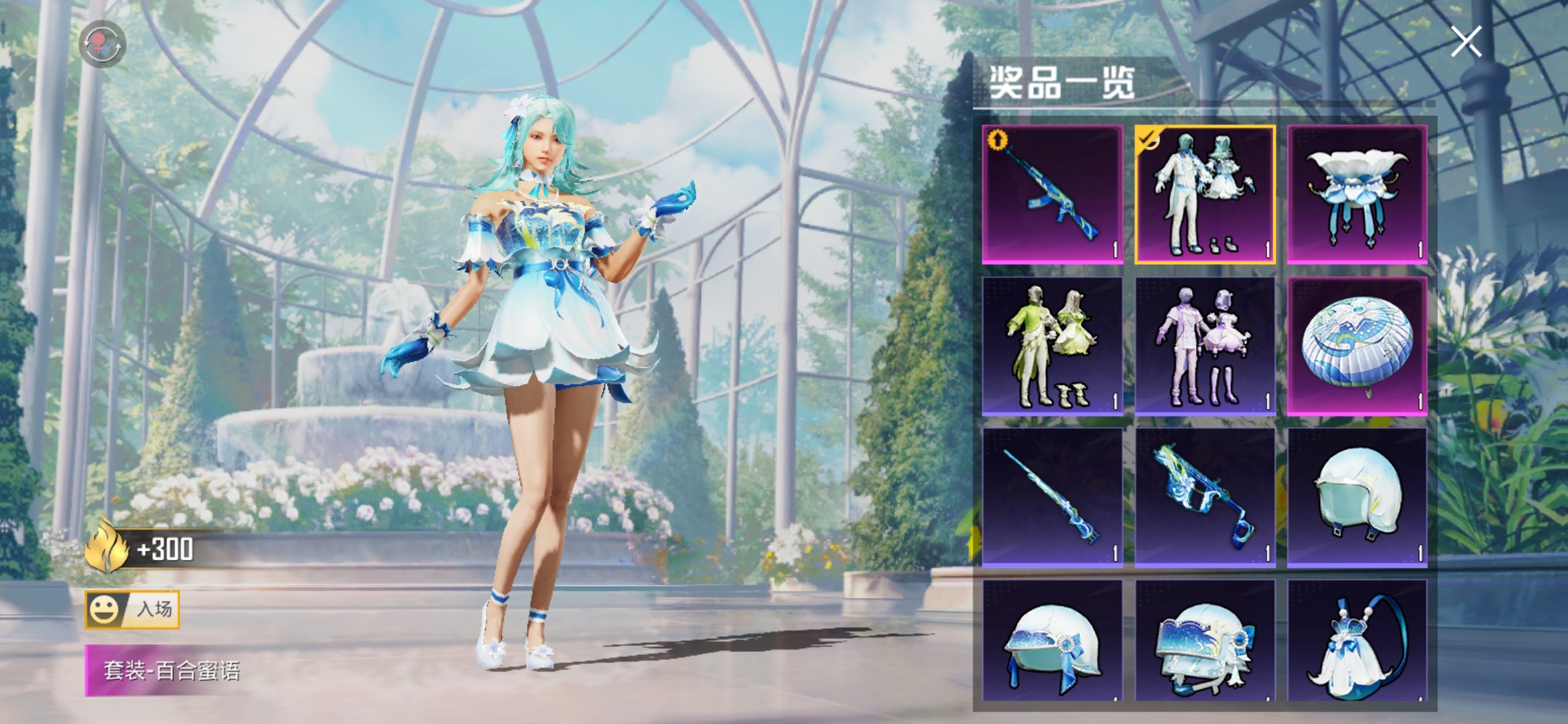Select the white dress-shaped backpack

(x=1357, y=642)
